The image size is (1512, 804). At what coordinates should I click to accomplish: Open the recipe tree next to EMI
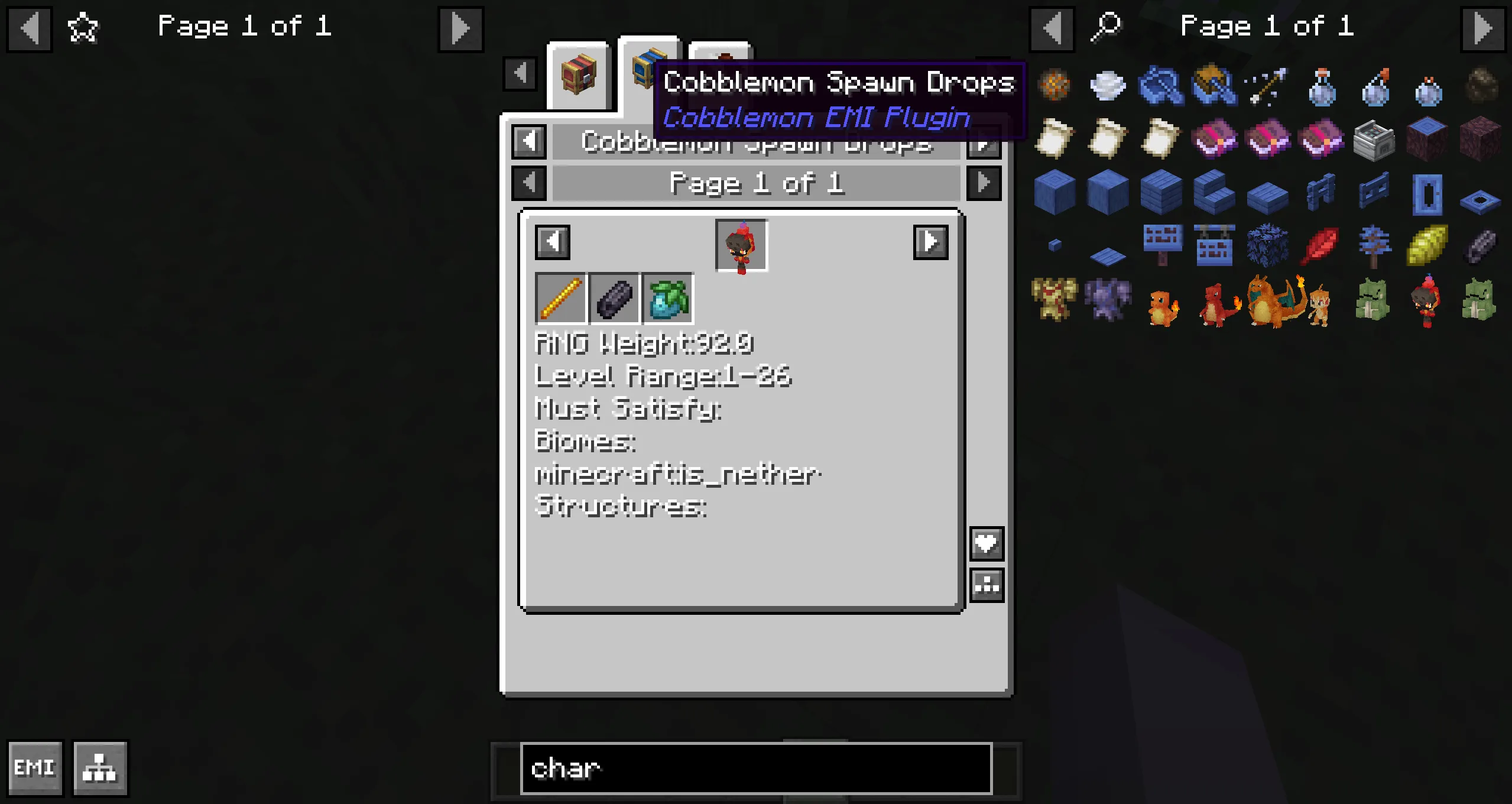pyautogui.click(x=99, y=767)
